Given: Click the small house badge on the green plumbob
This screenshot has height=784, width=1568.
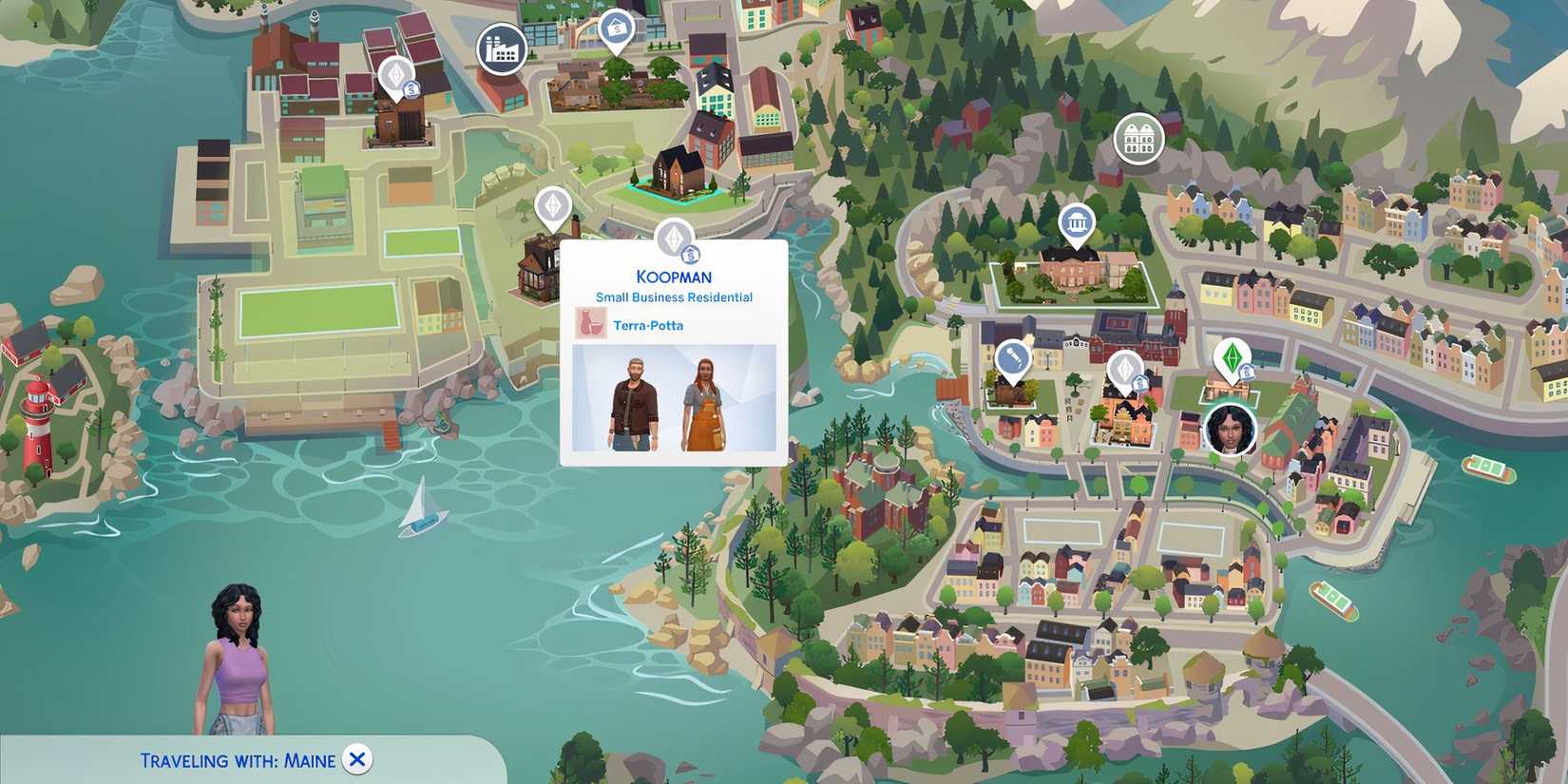Looking at the screenshot, I should [1247, 373].
